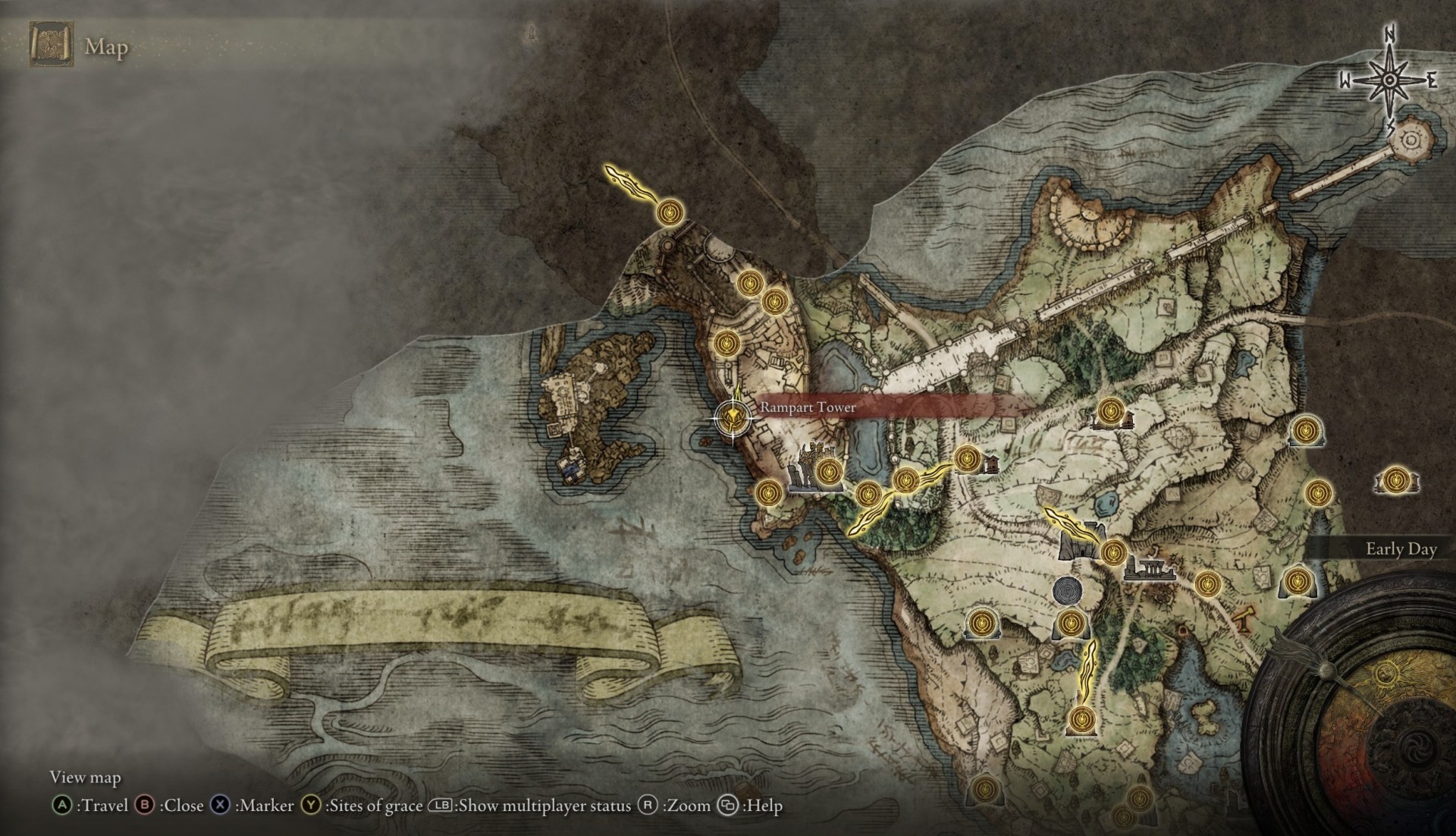Click the Early Day time indicator

(1401, 550)
